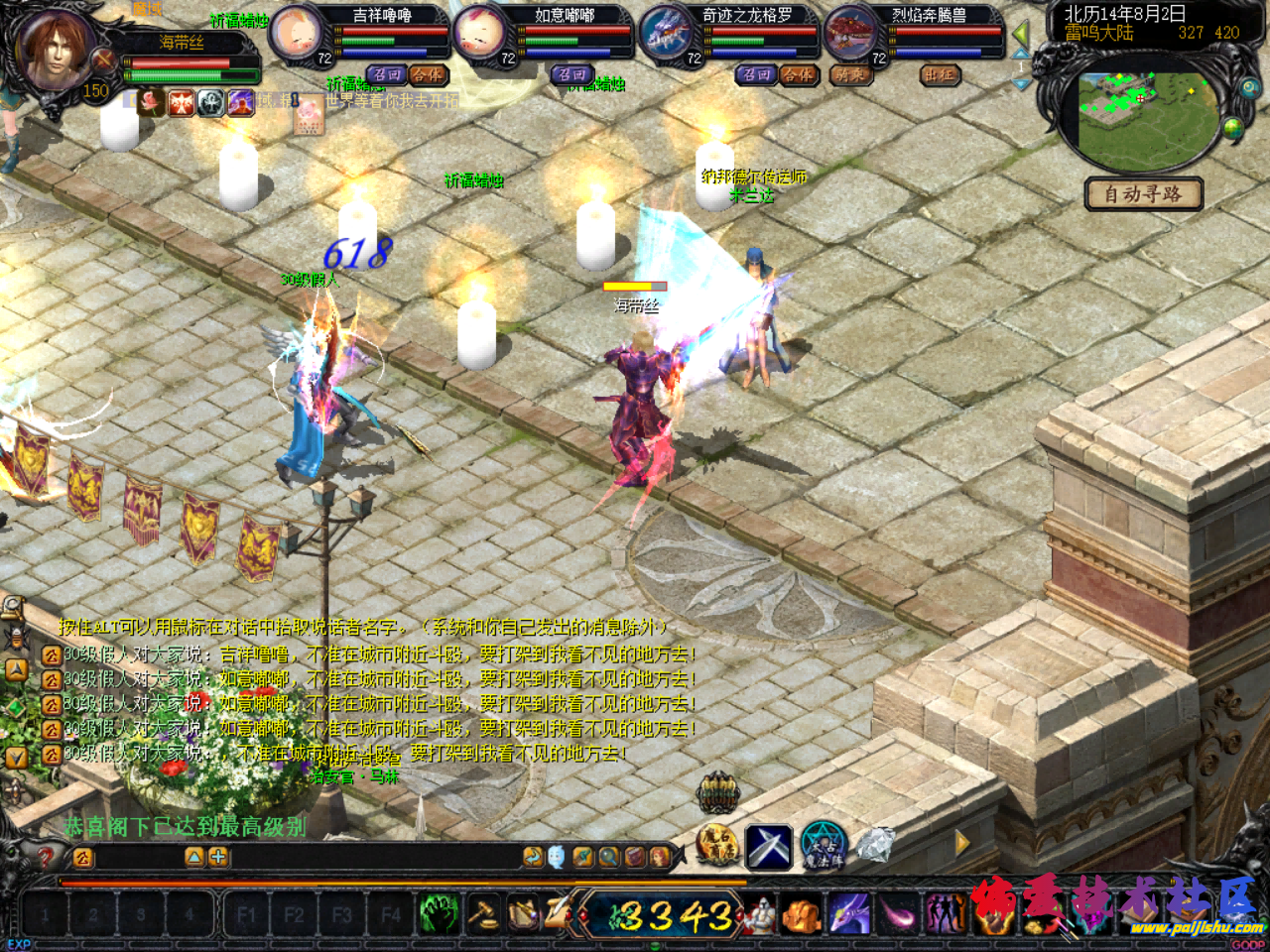
Task: Mount 烈焰奔腾兽 with the 骑乘 button
Action: 849,74
